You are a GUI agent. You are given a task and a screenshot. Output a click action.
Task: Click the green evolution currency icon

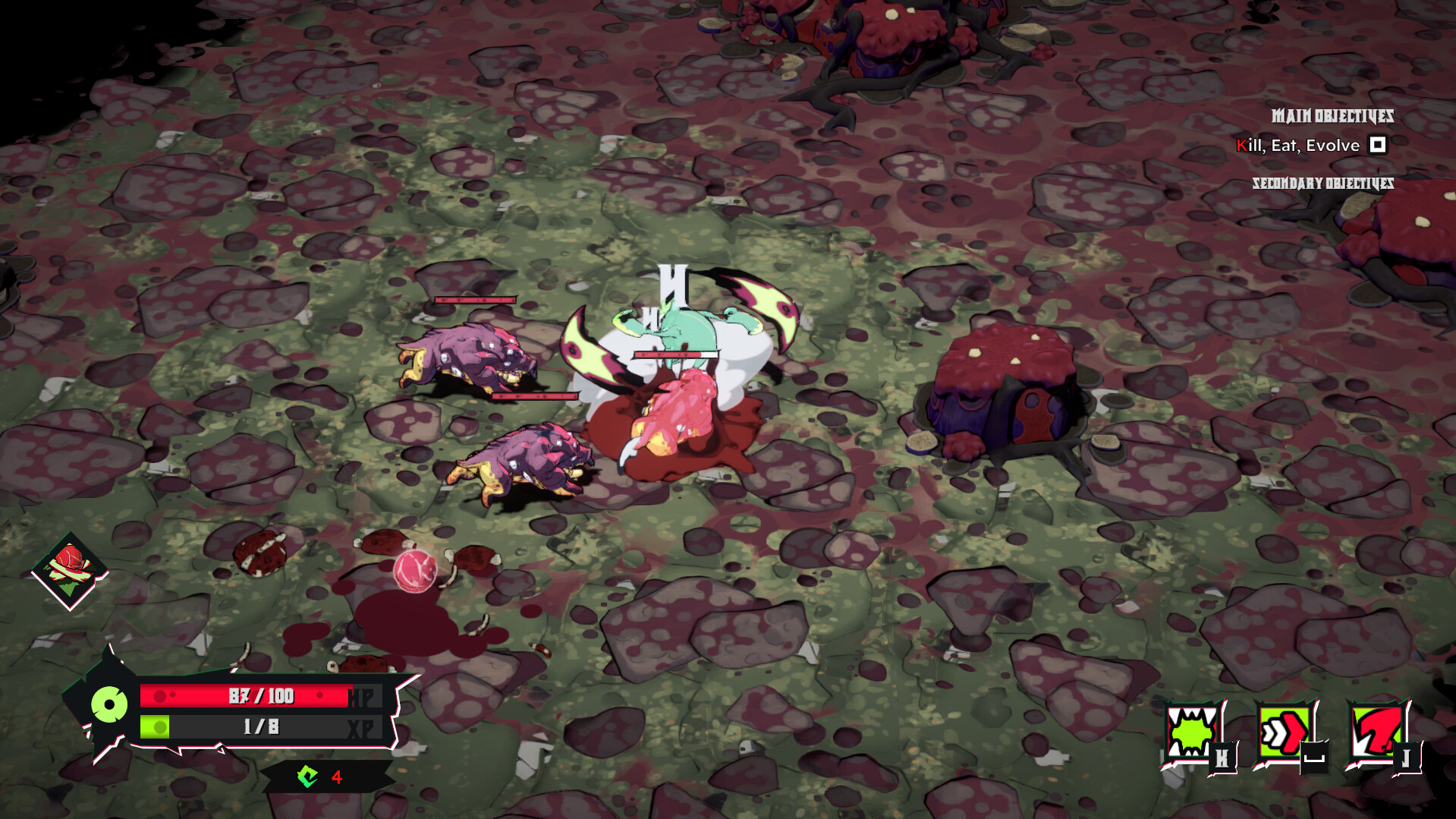[308, 776]
